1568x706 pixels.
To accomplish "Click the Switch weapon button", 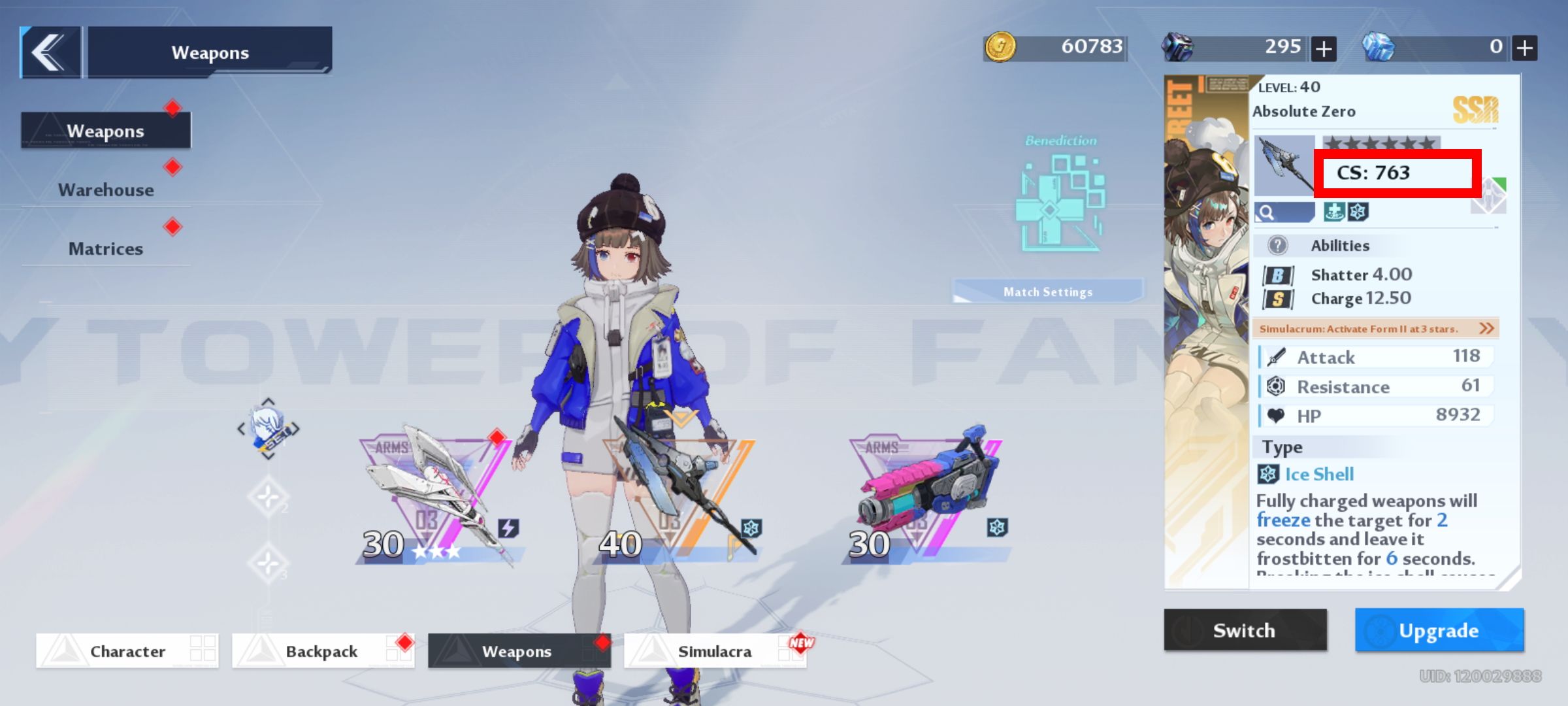I will pyautogui.click(x=1245, y=630).
